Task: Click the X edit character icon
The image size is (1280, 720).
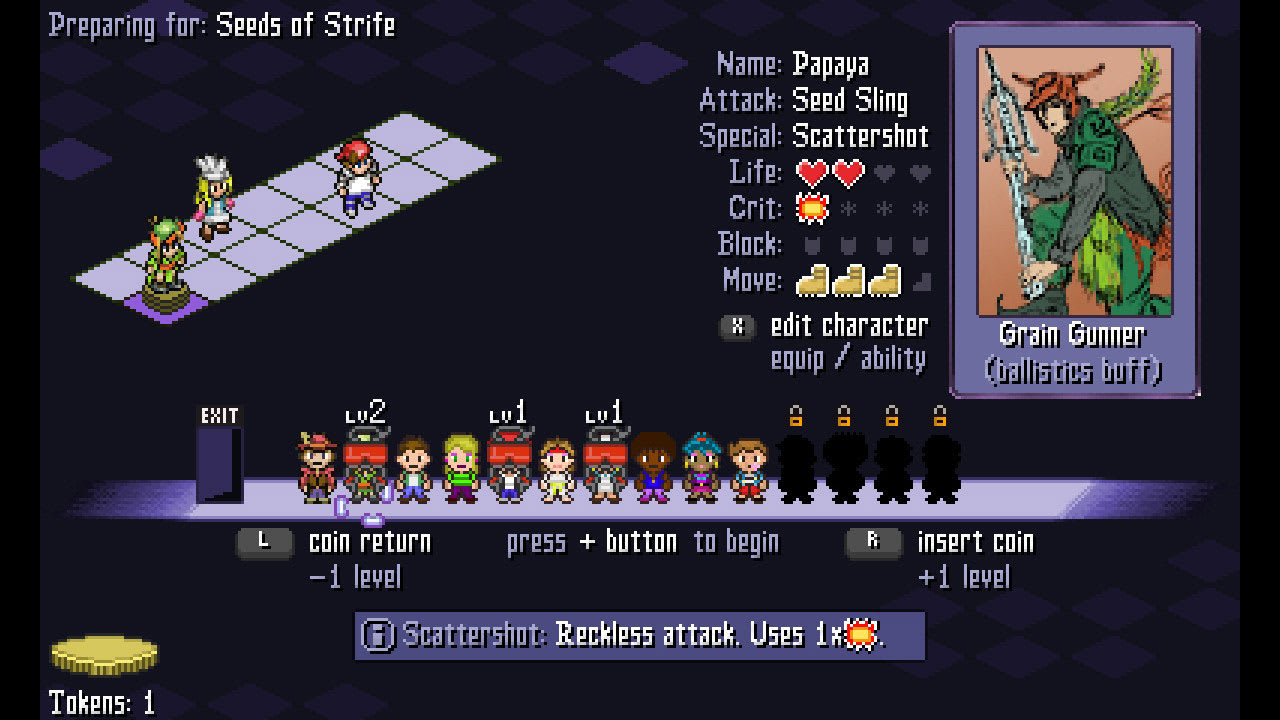Action: click(737, 325)
